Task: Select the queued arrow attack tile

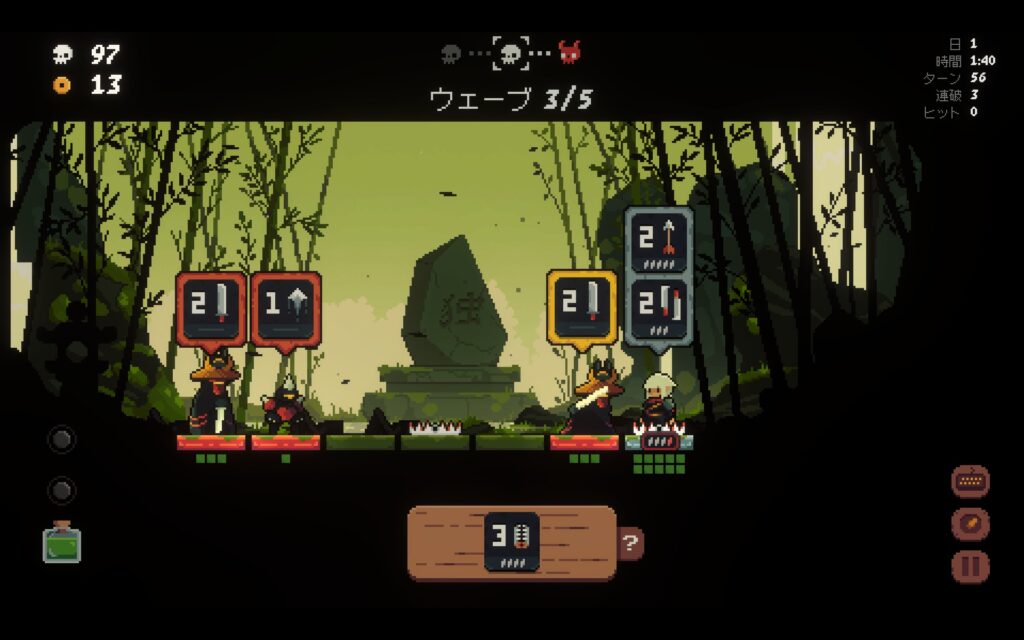Action: [x=659, y=240]
